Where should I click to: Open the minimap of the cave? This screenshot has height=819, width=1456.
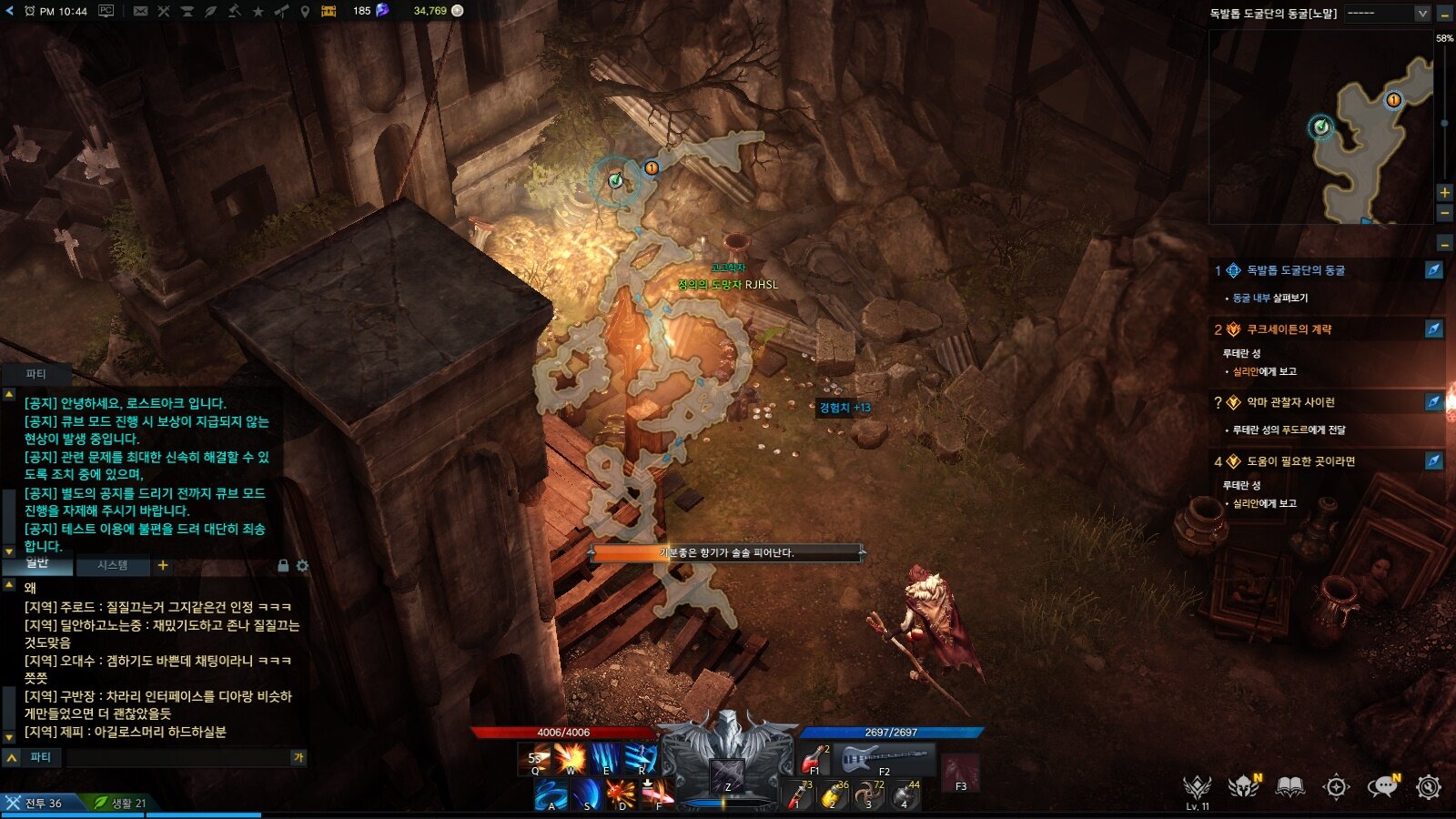click(x=1320, y=127)
